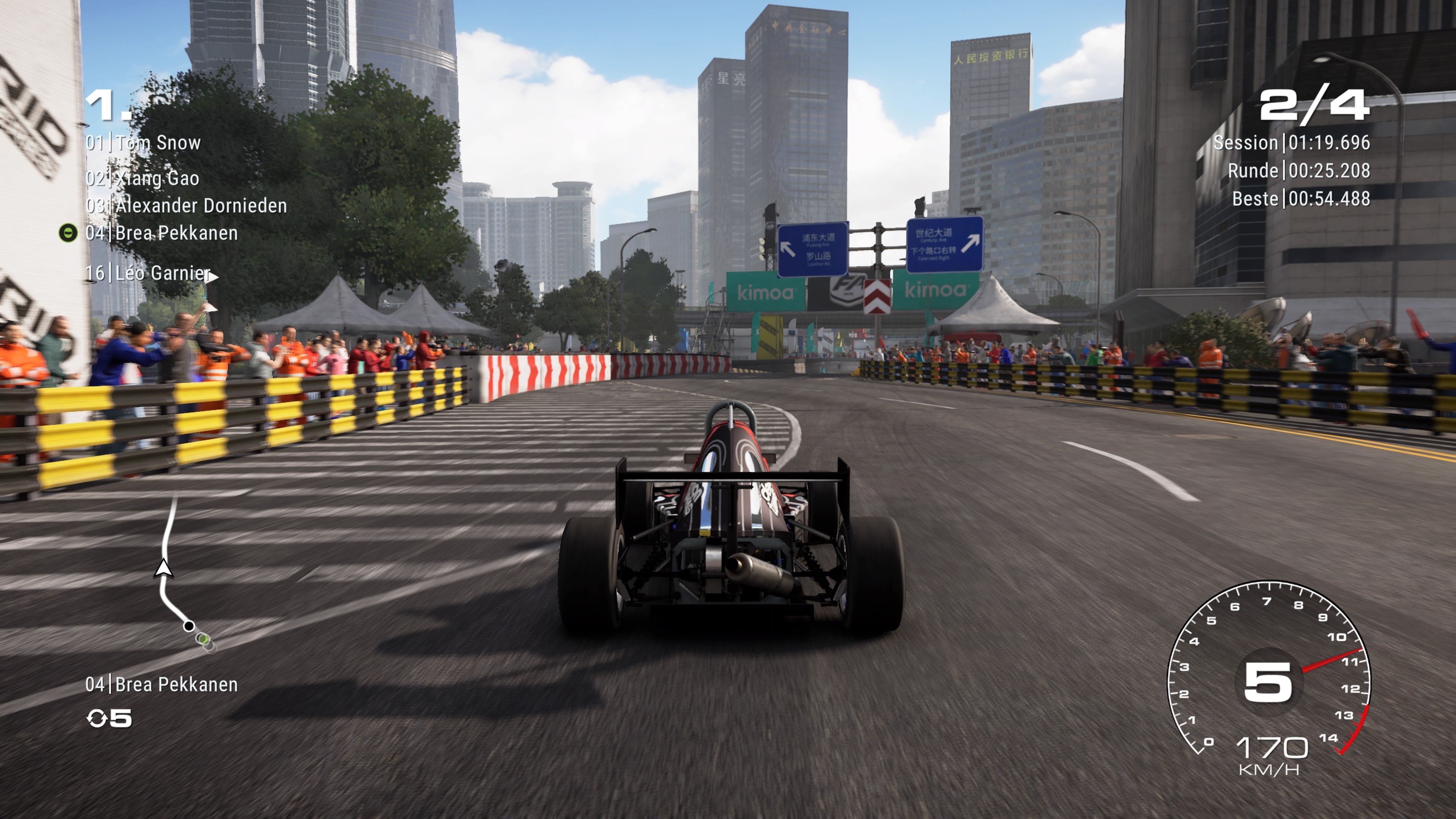Select Tom Snow in the leaderboard

143,143
